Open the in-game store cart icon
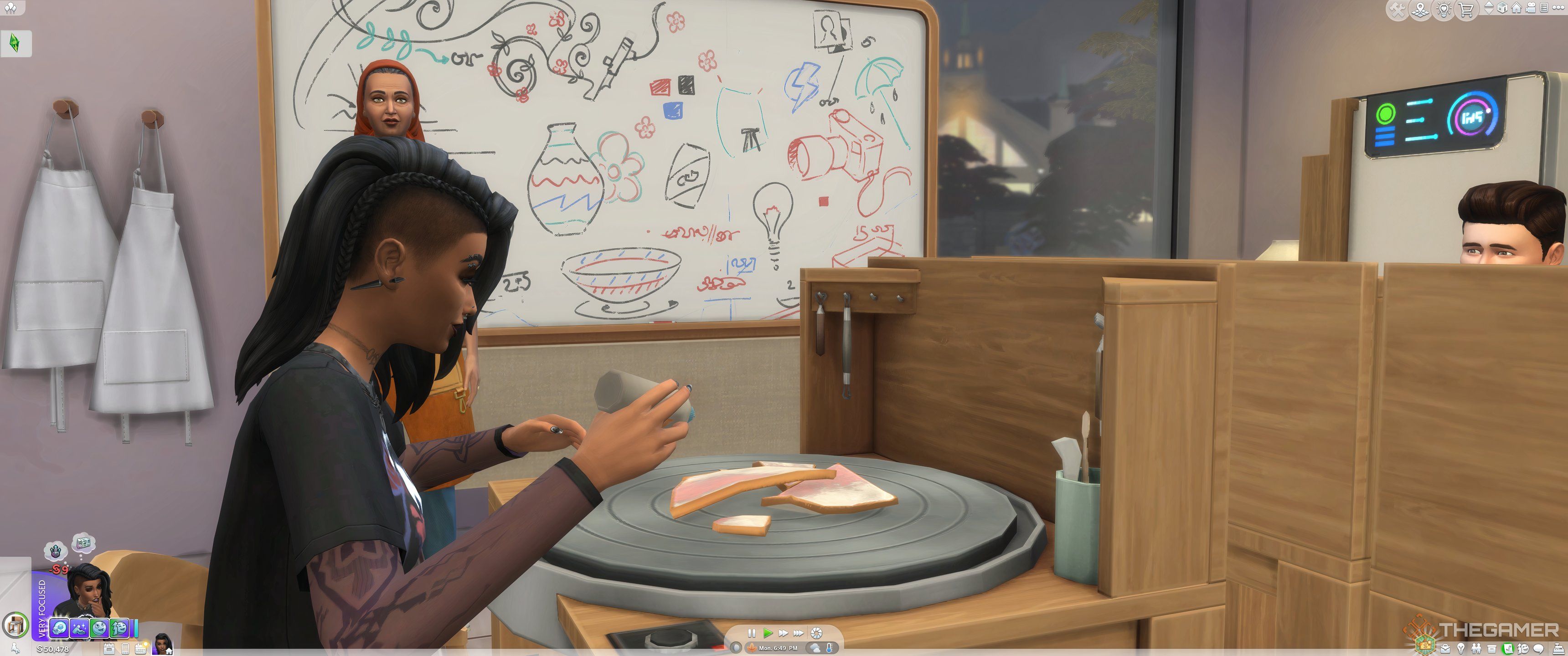Image resolution: width=1568 pixels, height=656 pixels. pos(1466,9)
